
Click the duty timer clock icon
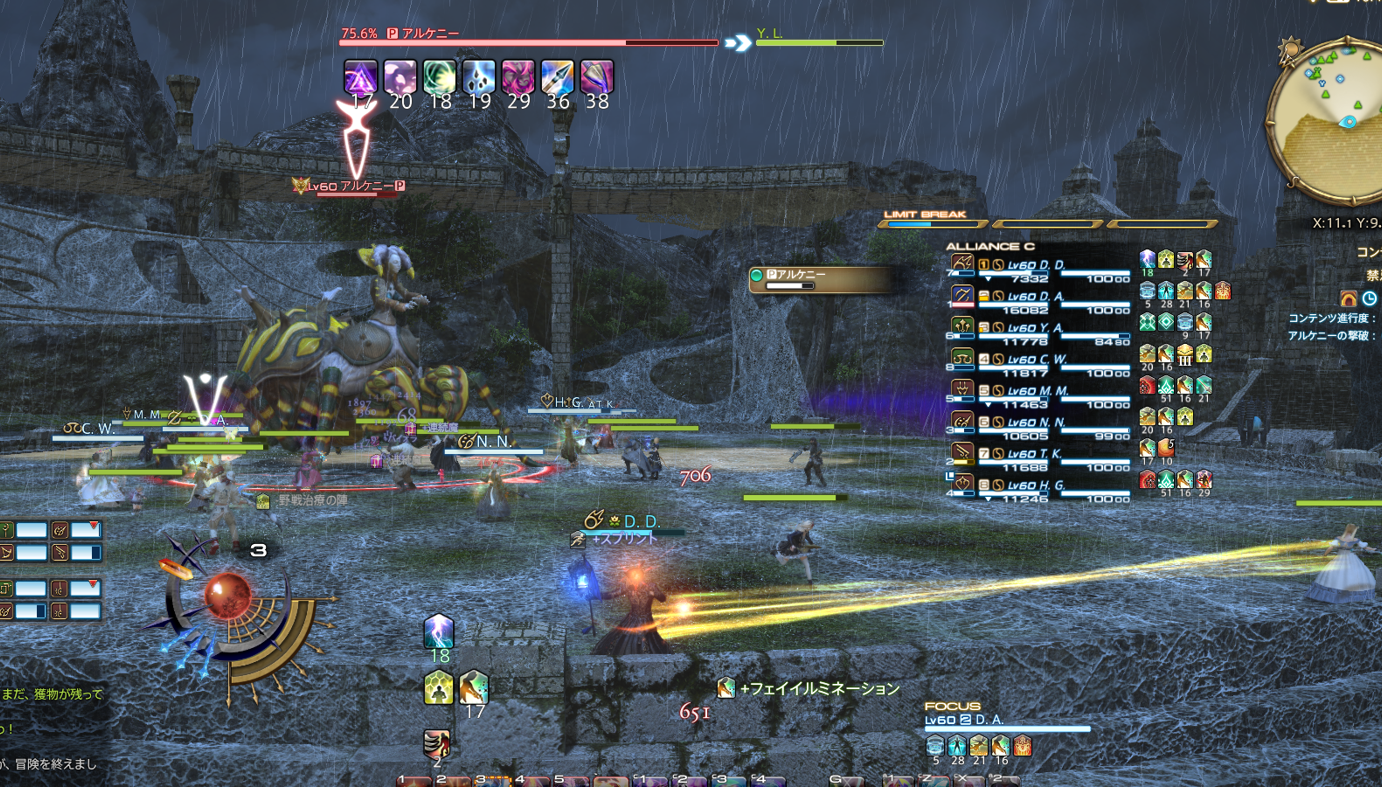[x=1370, y=298]
